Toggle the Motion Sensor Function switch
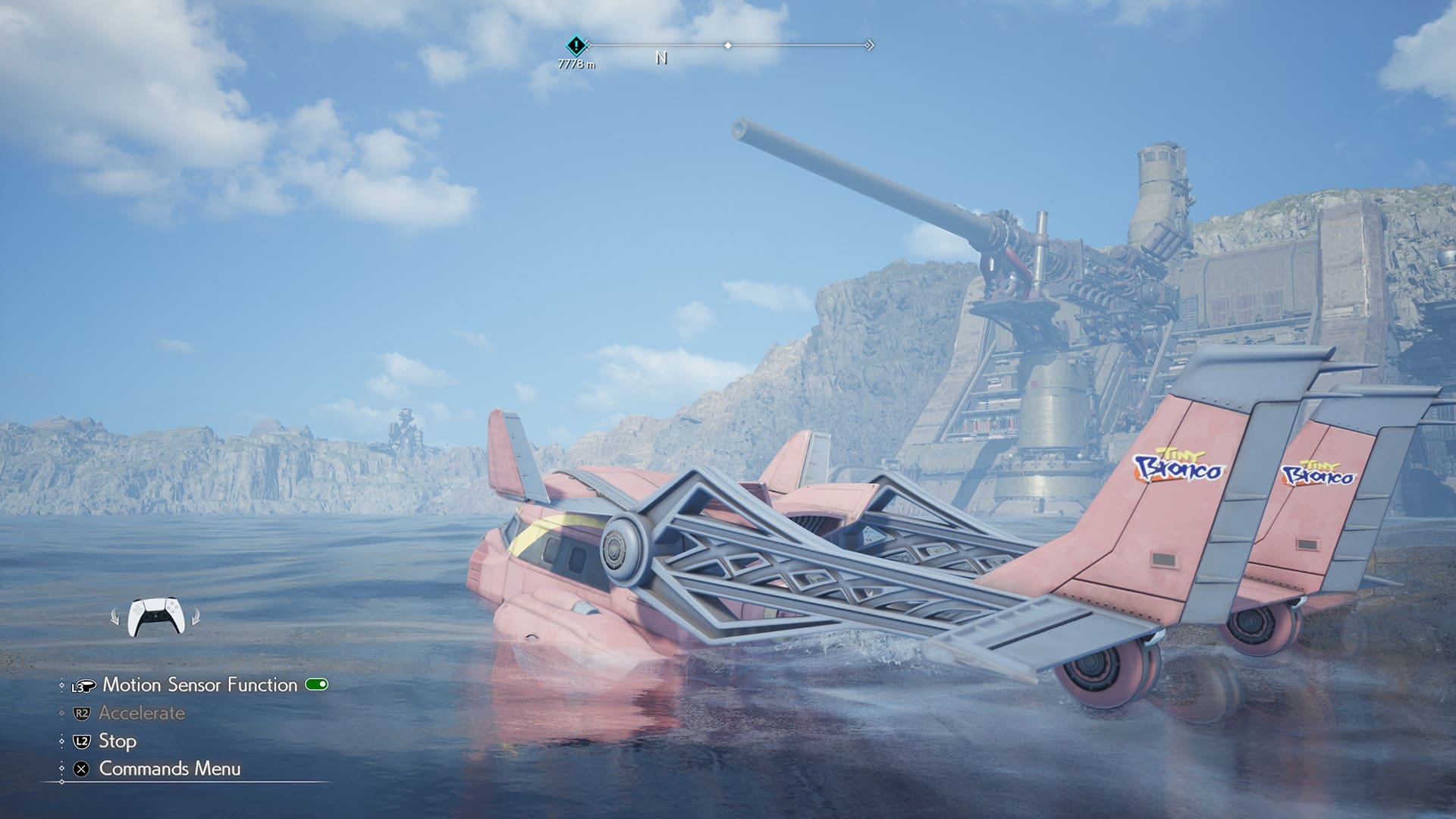This screenshot has width=1456, height=819. (316, 685)
